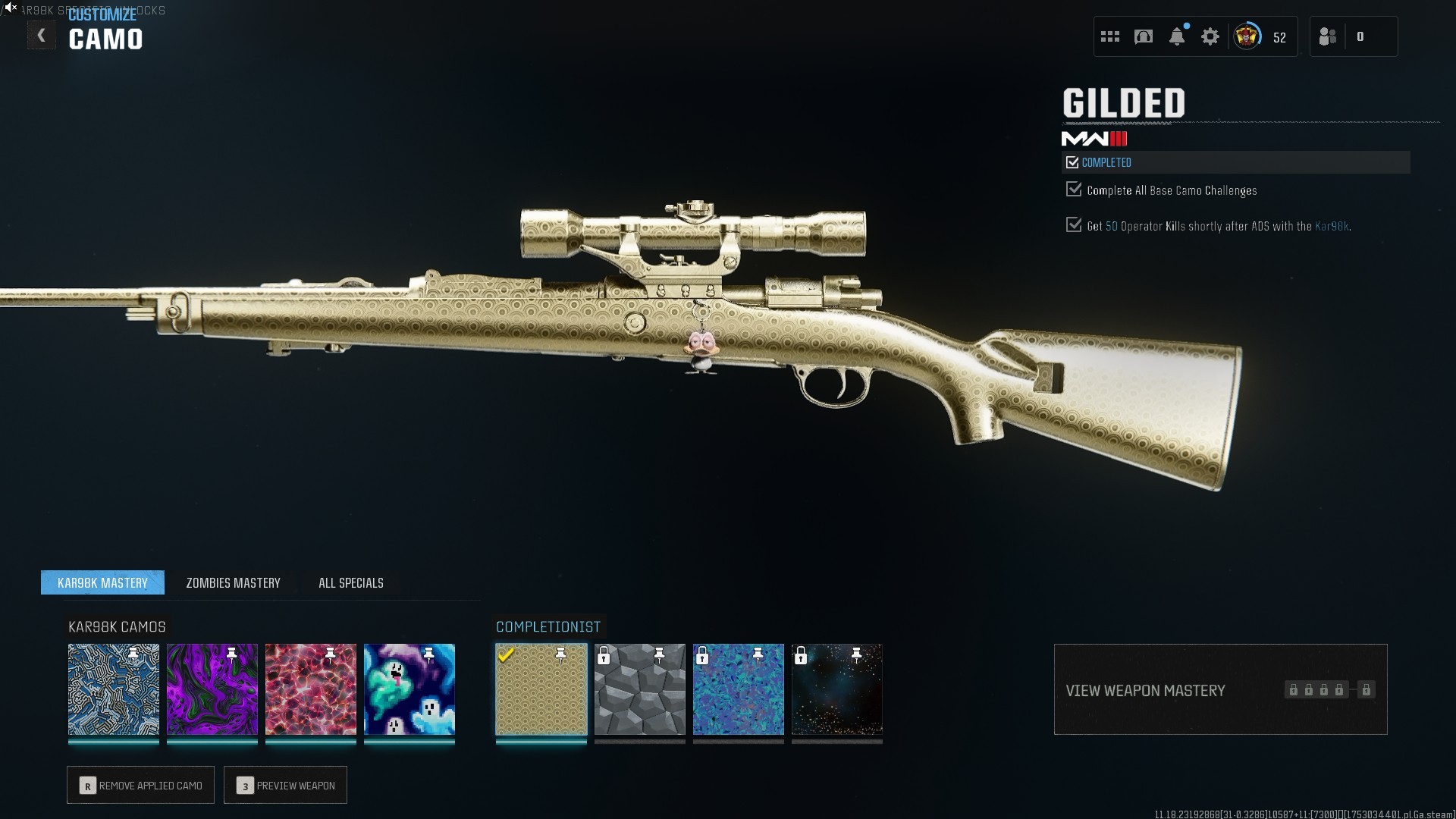Select the pink and red cell camo
Screen dimensions: 1456x819
click(311, 689)
